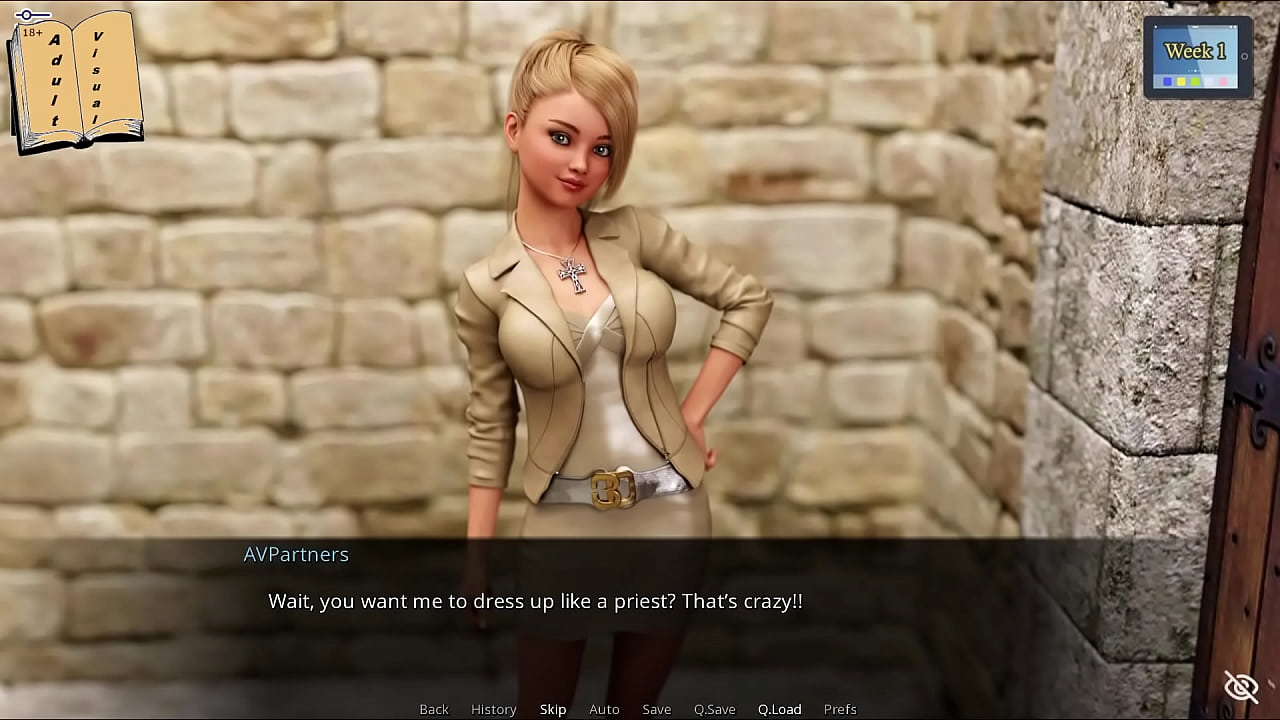Hide the interface with the crossed-eye icon
Screen dimensions: 1280x720
tap(1241, 687)
